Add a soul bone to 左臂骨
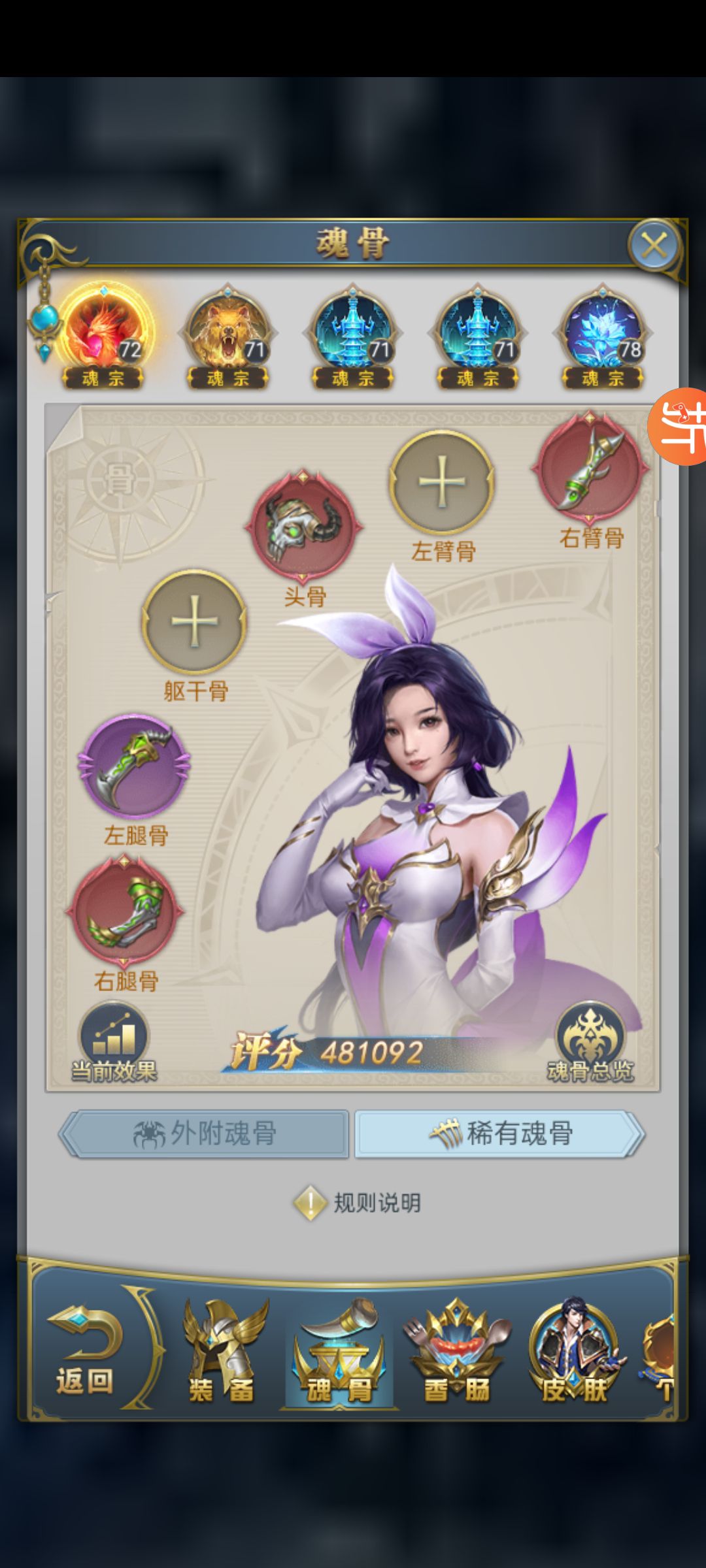 [442, 482]
